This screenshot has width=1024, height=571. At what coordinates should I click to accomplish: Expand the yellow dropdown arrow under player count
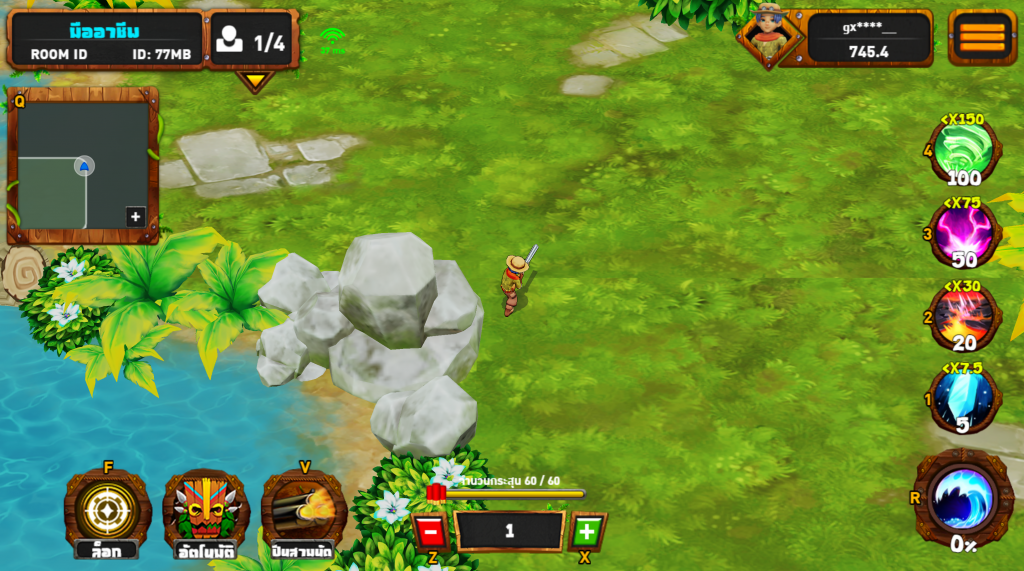[x=256, y=80]
